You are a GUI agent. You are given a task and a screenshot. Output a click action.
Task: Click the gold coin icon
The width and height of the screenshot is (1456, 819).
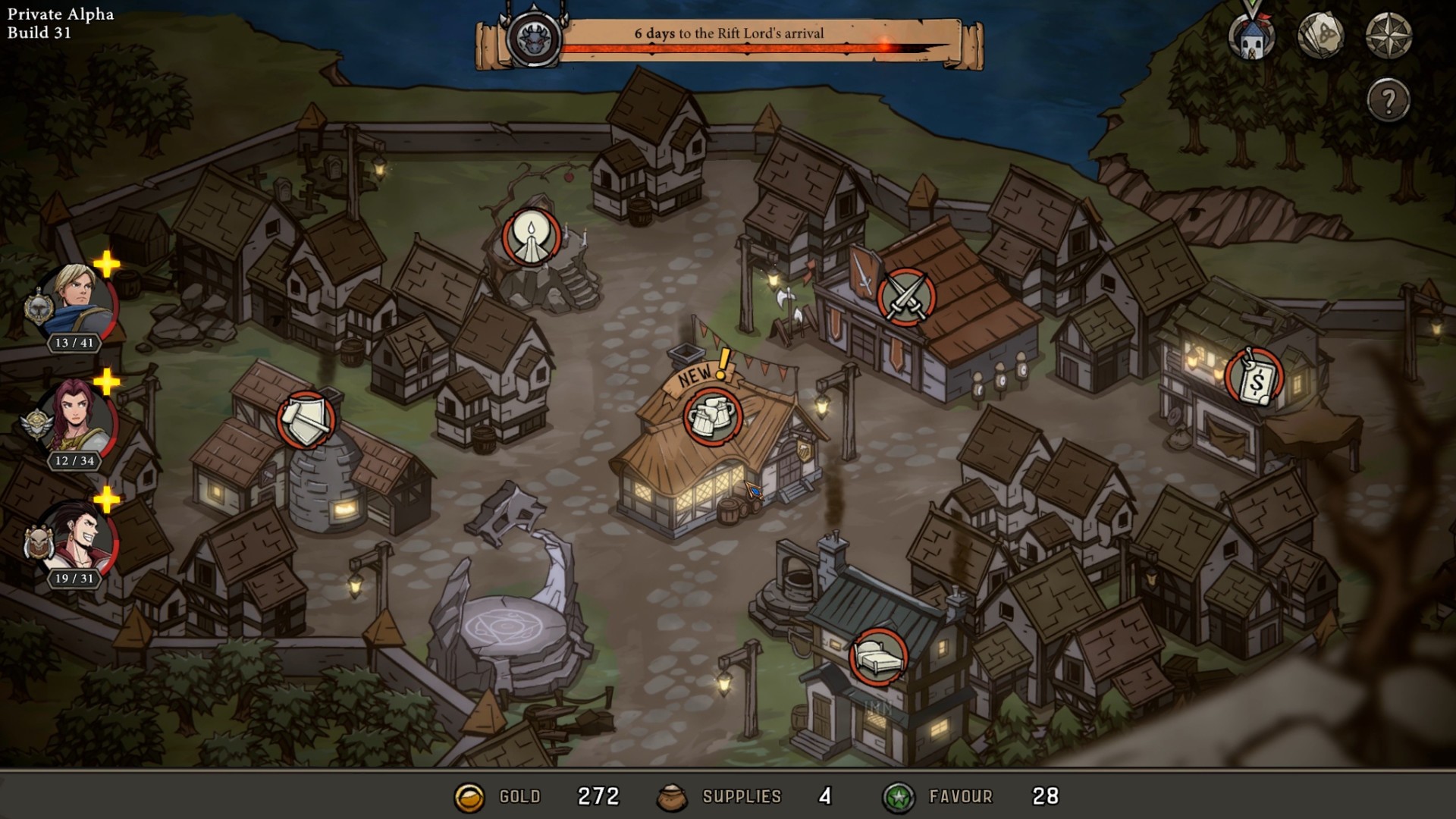[x=469, y=797]
